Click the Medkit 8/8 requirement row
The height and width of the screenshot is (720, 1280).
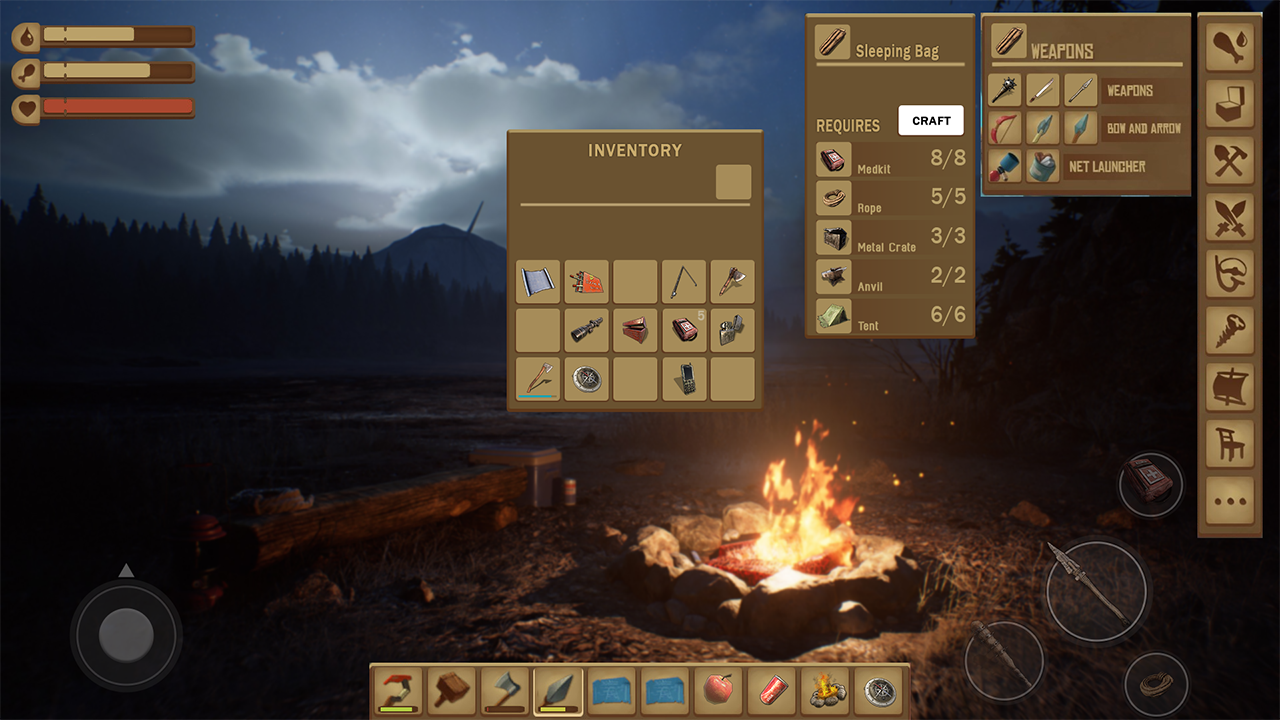pyautogui.click(x=890, y=160)
